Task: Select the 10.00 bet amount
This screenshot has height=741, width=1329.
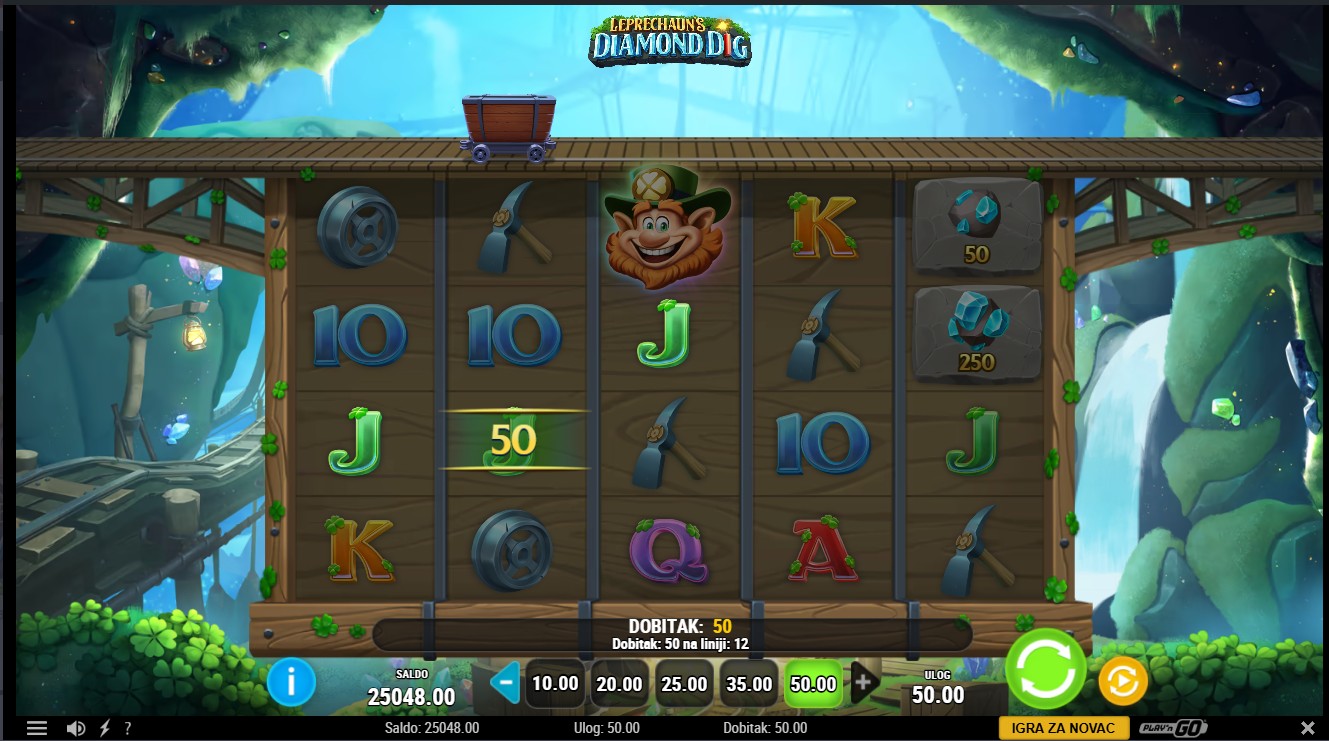Action: 555,684
